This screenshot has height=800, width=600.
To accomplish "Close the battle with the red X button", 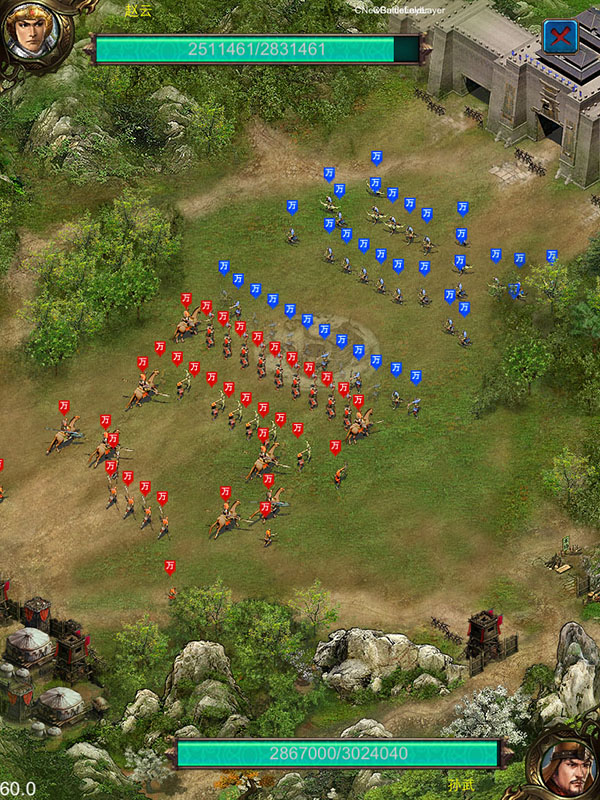I will coord(561,37).
